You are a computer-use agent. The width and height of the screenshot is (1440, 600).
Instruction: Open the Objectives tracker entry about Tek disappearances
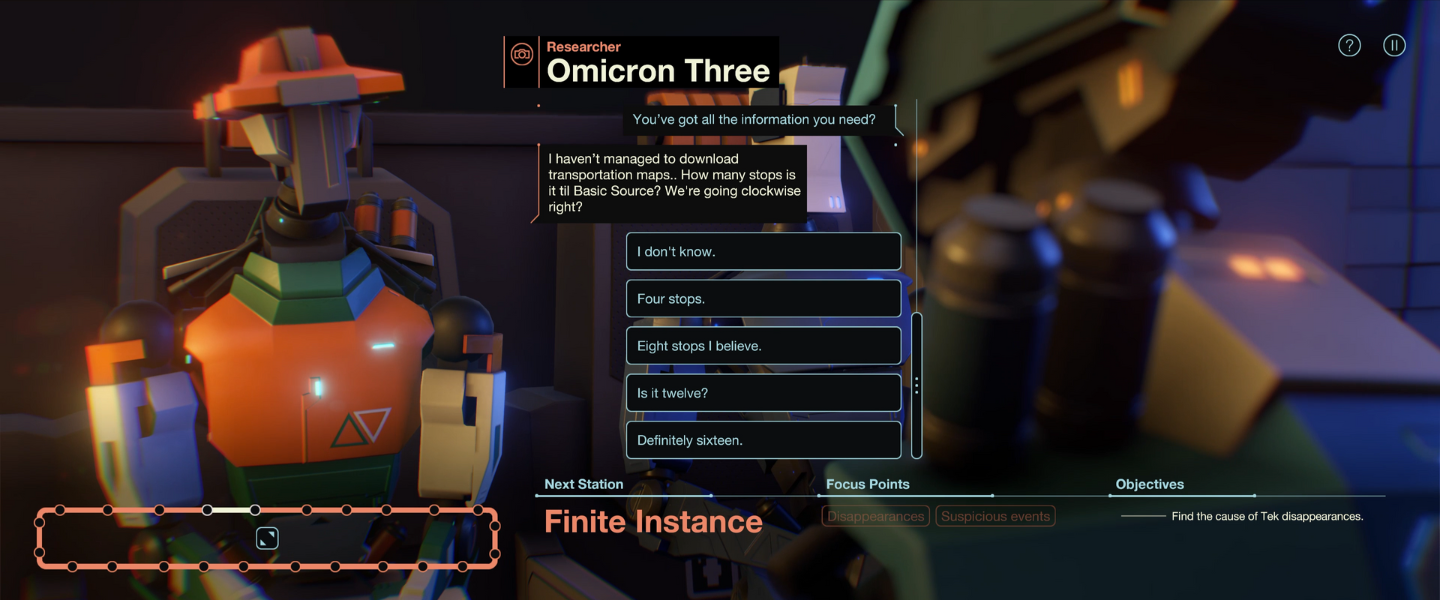coord(1267,516)
